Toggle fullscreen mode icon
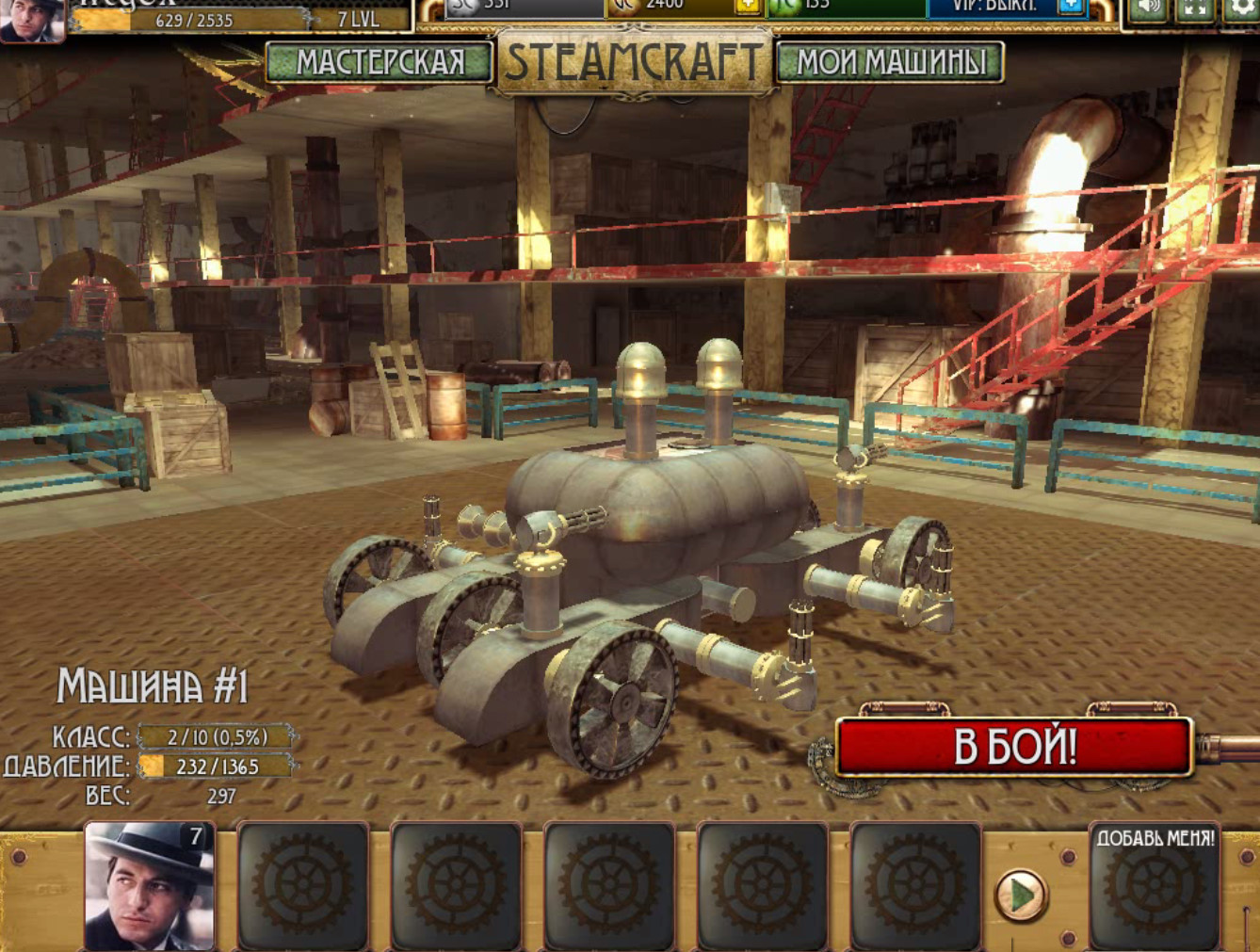1260x952 pixels. pos(1194,8)
